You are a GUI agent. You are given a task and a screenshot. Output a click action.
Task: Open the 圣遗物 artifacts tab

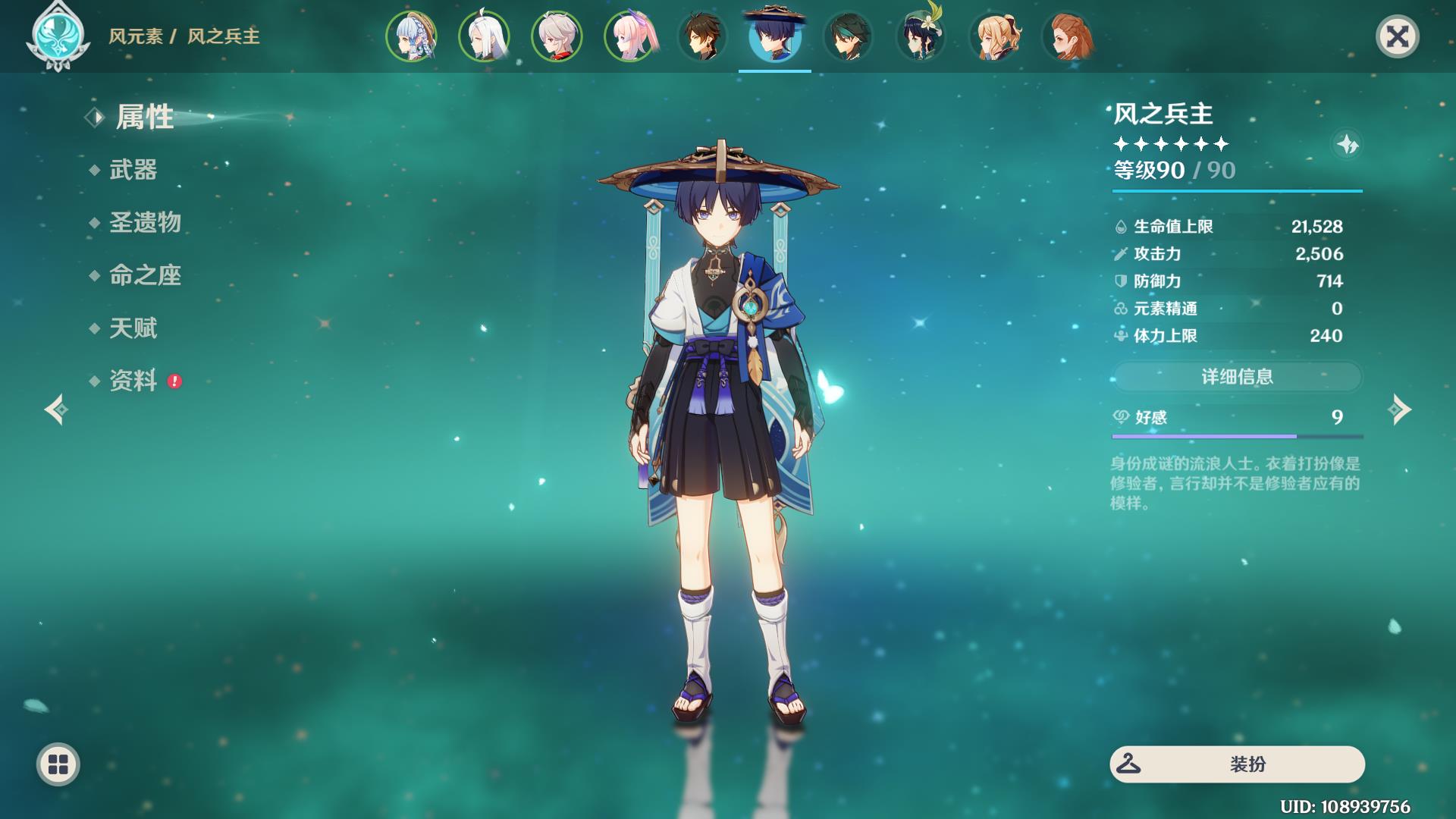pyautogui.click(x=145, y=222)
